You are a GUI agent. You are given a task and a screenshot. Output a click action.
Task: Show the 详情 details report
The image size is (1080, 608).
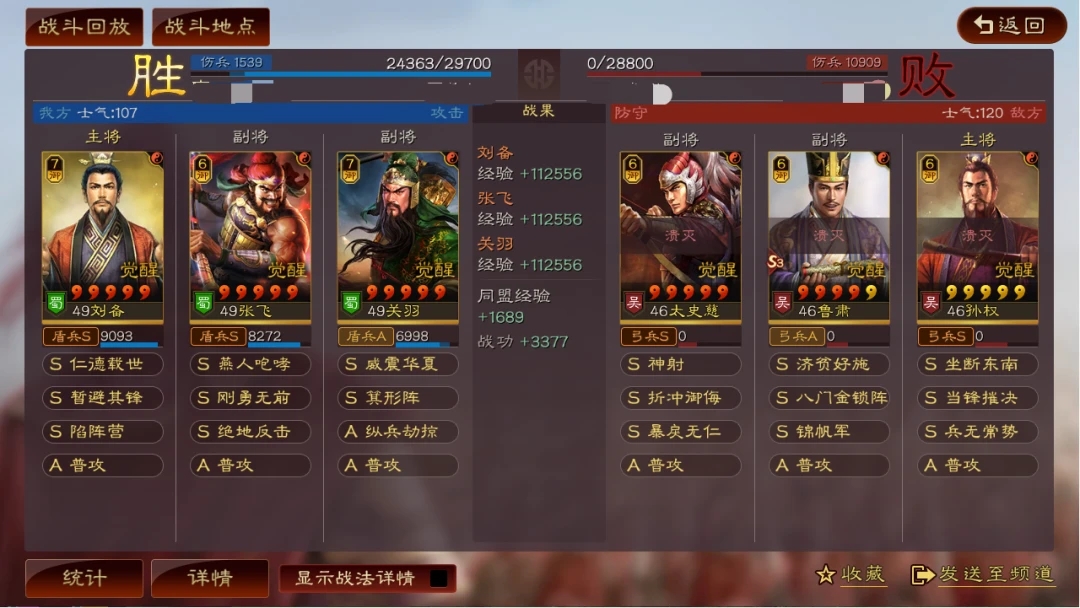tap(210, 578)
